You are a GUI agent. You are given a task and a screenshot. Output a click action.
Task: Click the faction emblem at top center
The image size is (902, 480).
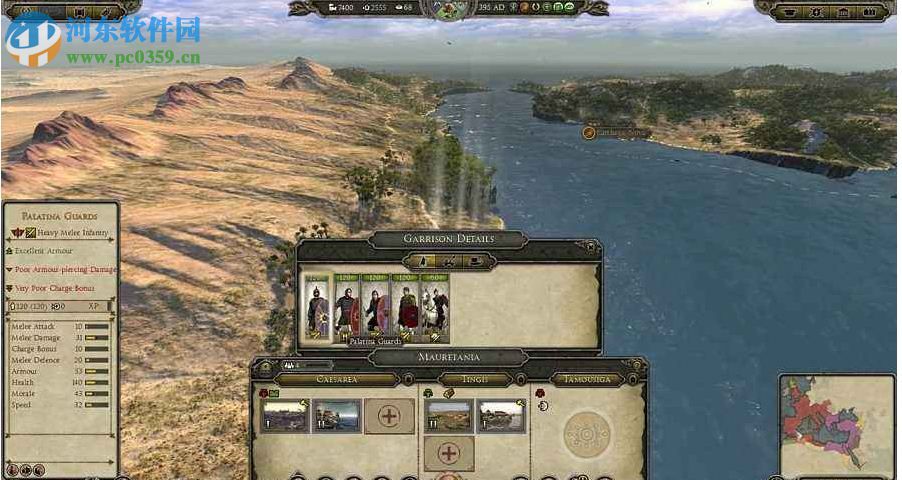click(449, 10)
